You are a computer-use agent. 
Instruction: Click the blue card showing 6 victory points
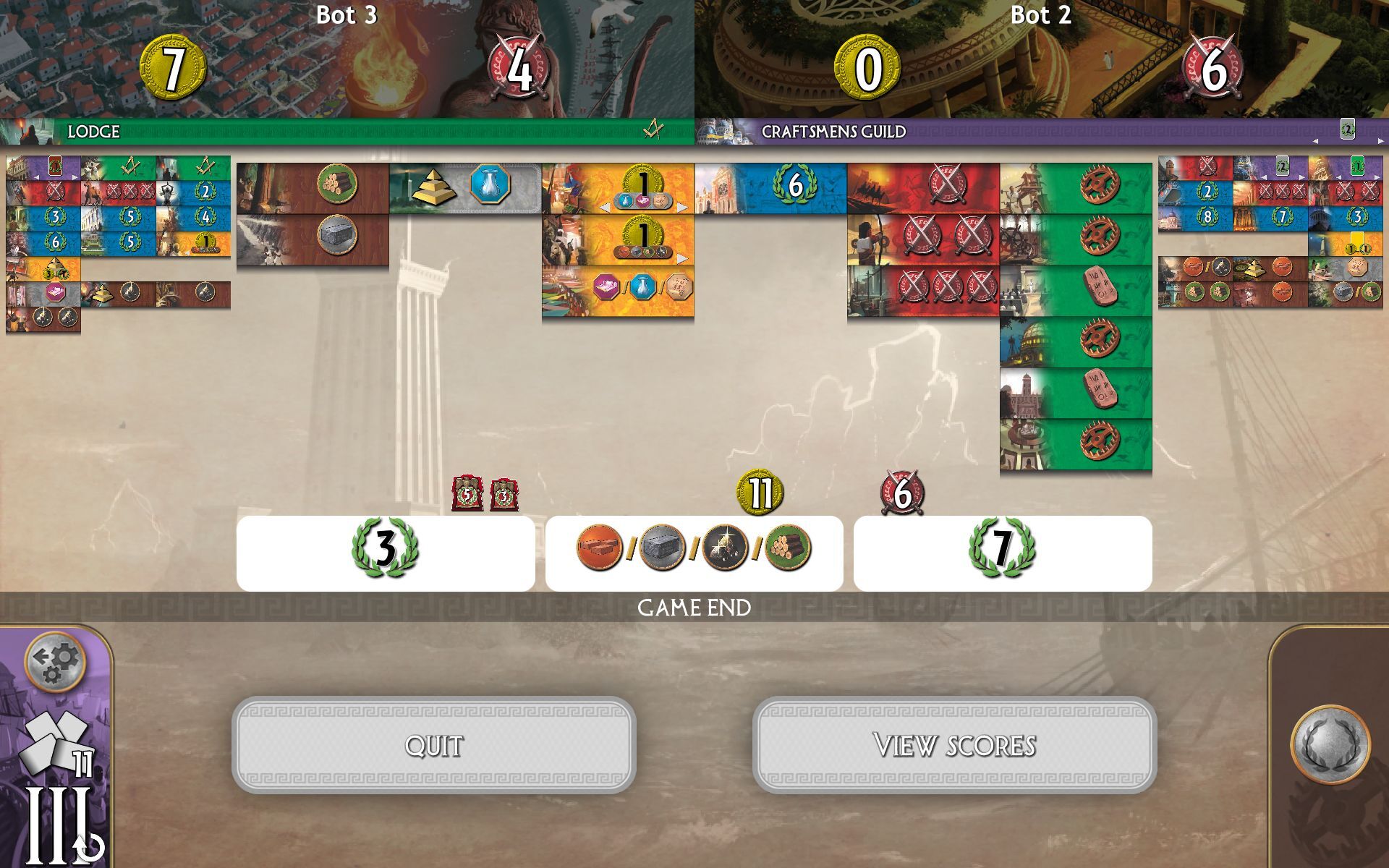coord(793,186)
